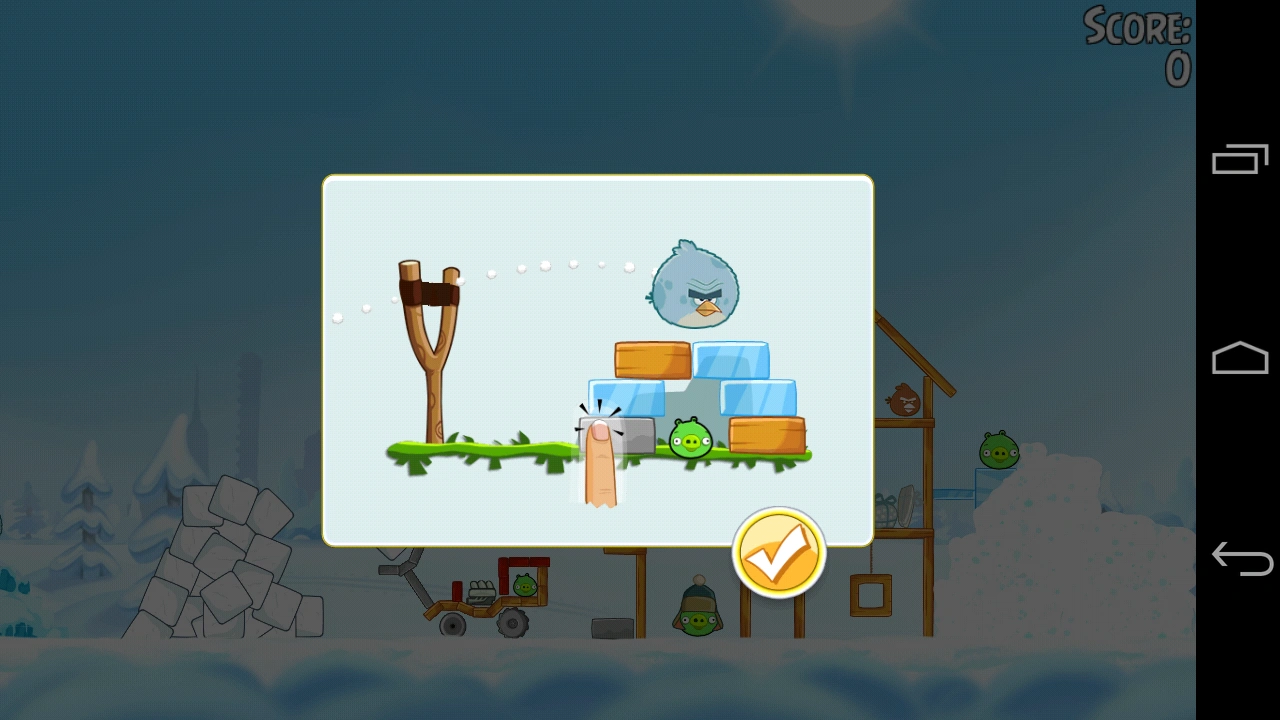Image resolution: width=1280 pixels, height=720 pixels.
Task: Tap the pig inside the wooden cart cage
Action: pyautogui.click(x=527, y=585)
